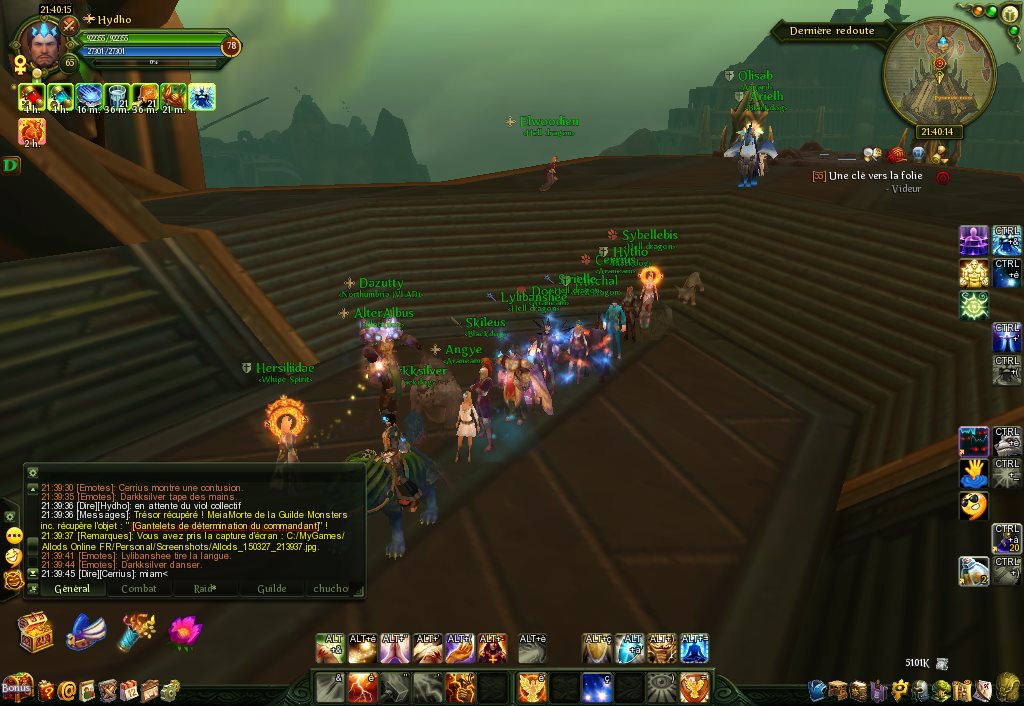Image resolution: width=1024 pixels, height=706 pixels.
Task: Click Hydho's character portrait
Action: [x=42, y=45]
